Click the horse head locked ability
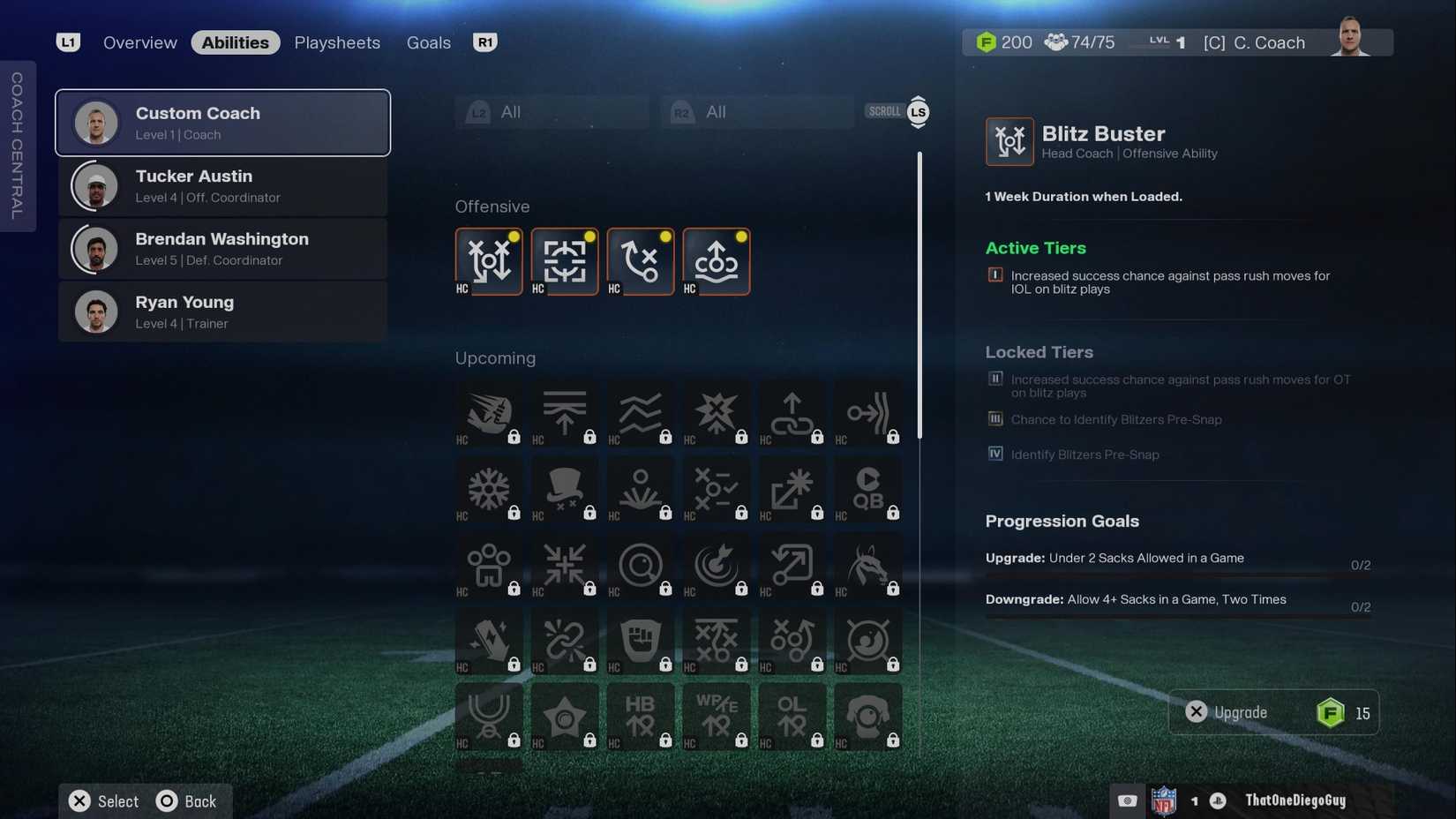1456x819 pixels. coord(868,566)
